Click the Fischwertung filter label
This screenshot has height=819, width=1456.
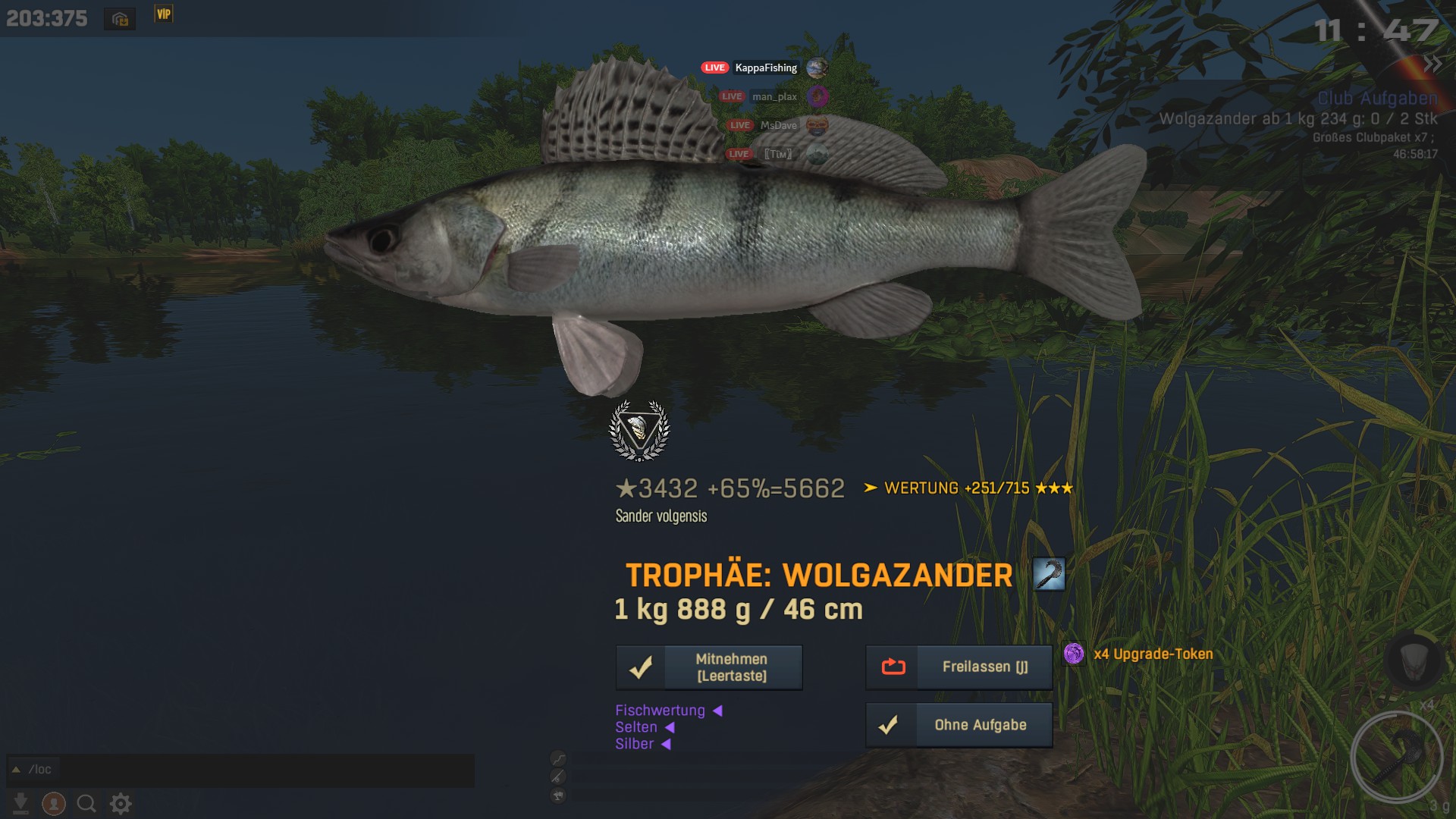click(x=660, y=711)
